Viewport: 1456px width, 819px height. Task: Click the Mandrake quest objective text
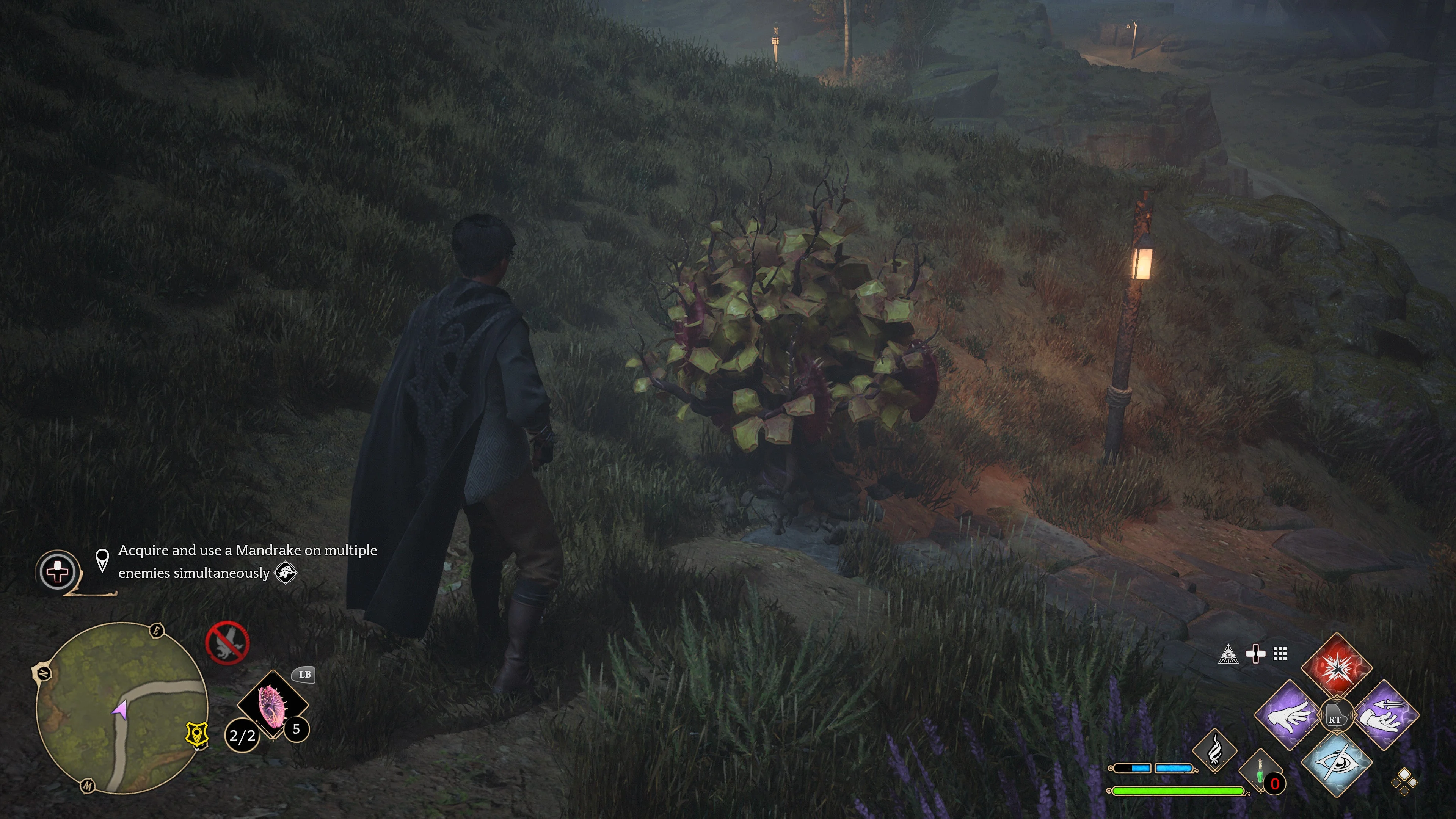247,561
